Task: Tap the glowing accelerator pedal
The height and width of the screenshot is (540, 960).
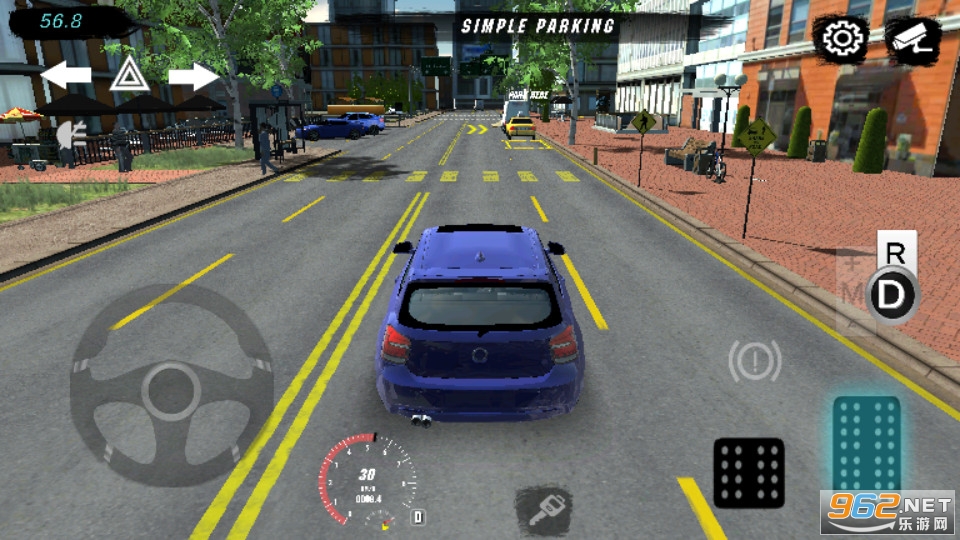Action: click(x=866, y=446)
